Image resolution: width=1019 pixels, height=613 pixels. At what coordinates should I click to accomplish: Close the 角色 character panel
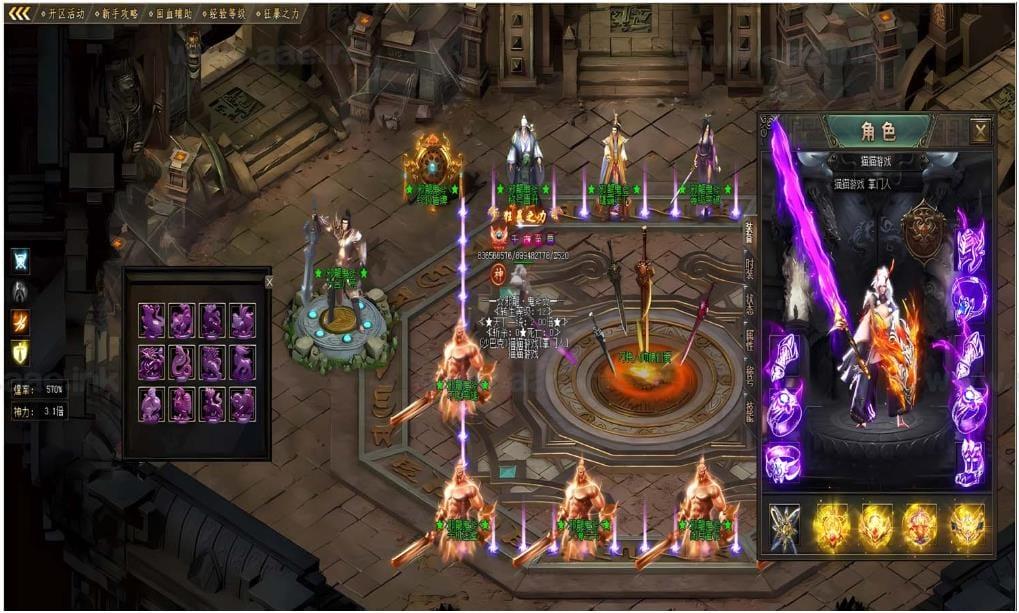tap(980, 130)
